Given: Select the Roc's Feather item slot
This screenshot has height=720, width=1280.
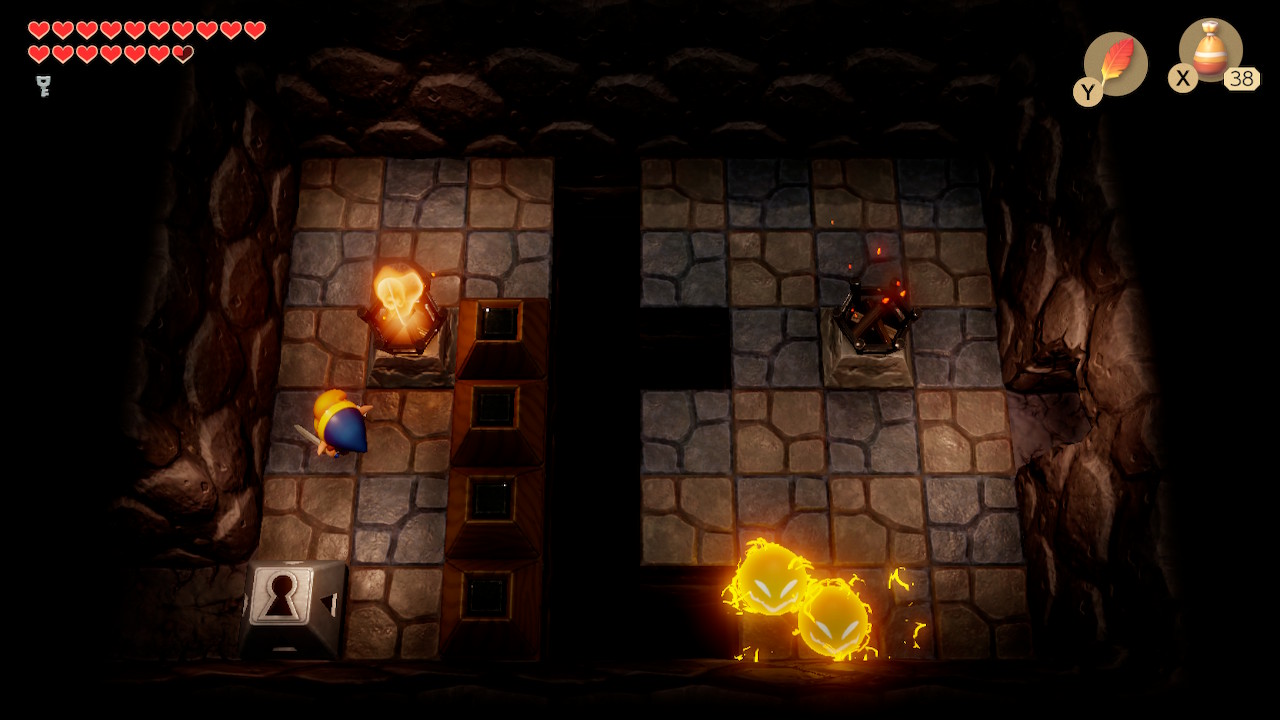Looking at the screenshot, I should point(1115,63).
